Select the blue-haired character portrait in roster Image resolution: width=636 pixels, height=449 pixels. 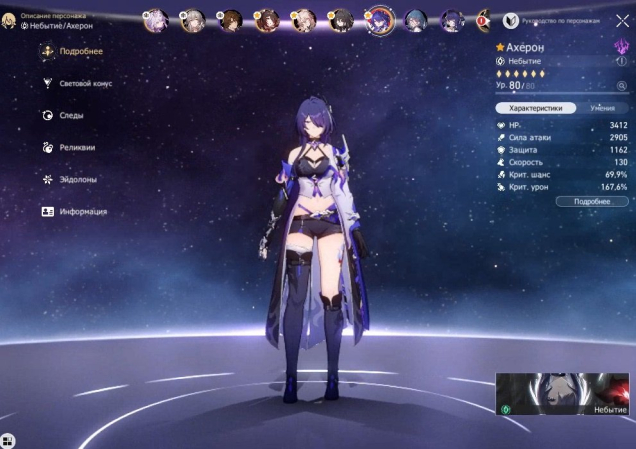click(415, 19)
